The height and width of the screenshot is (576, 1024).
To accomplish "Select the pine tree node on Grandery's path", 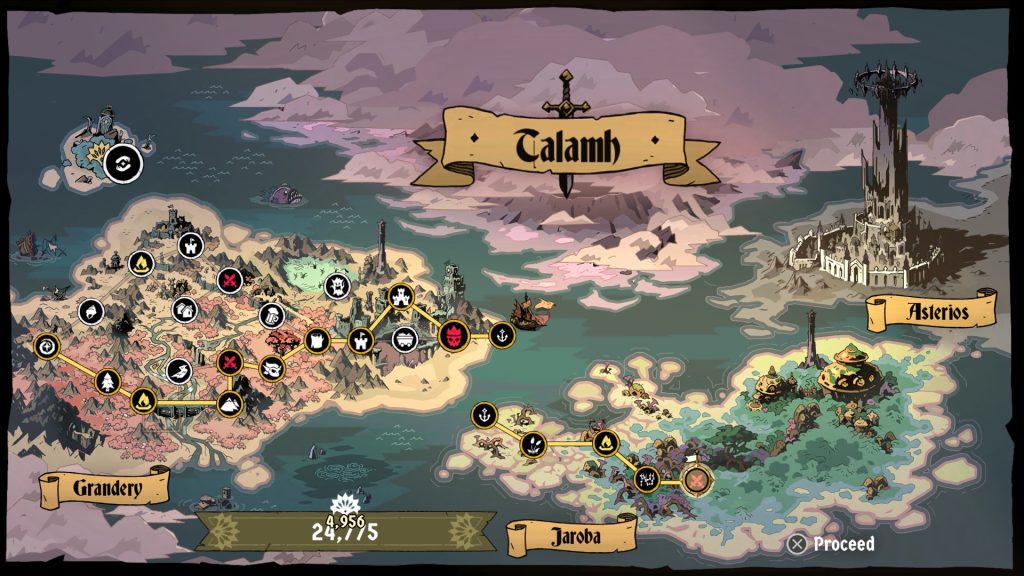I will [107, 380].
